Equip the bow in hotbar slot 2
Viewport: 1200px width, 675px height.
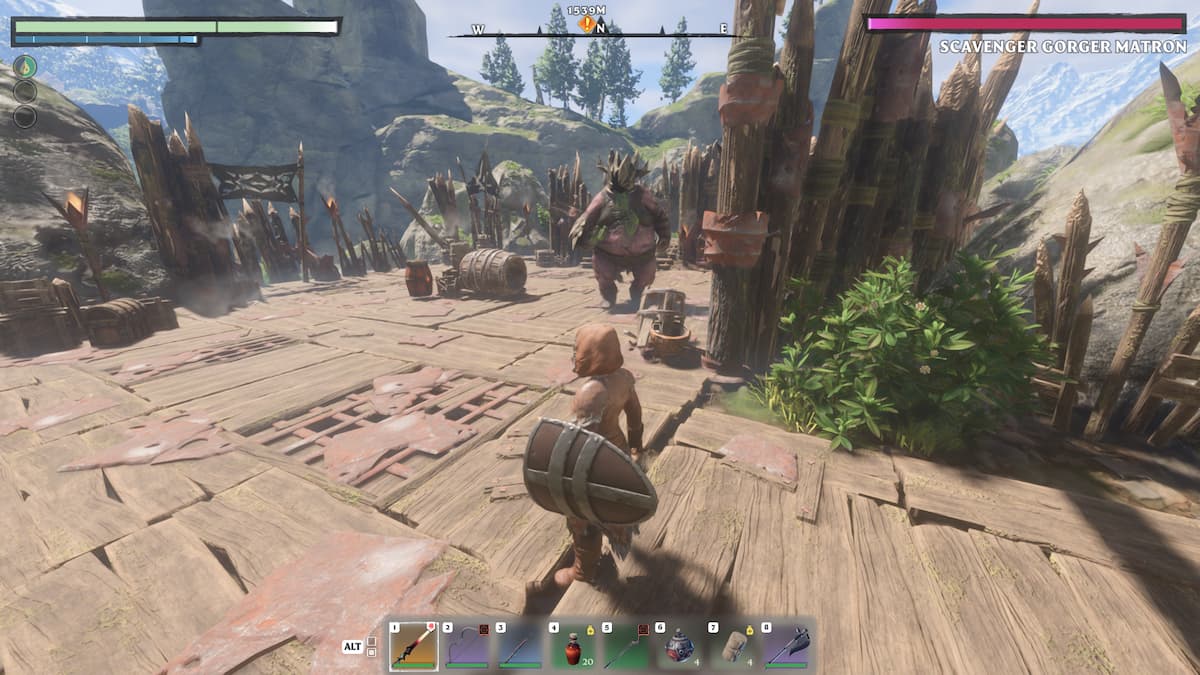tap(466, 646)
